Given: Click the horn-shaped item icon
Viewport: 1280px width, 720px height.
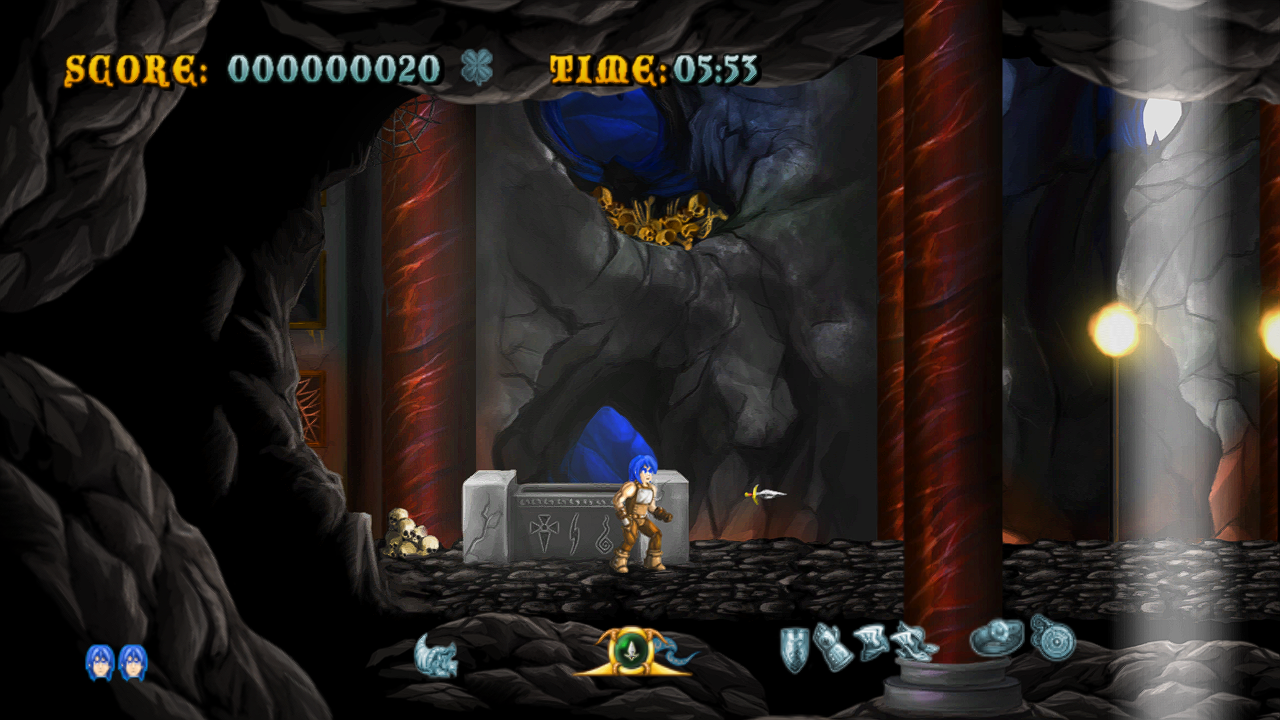Looking at the screenshot, I should coord(437,656).
